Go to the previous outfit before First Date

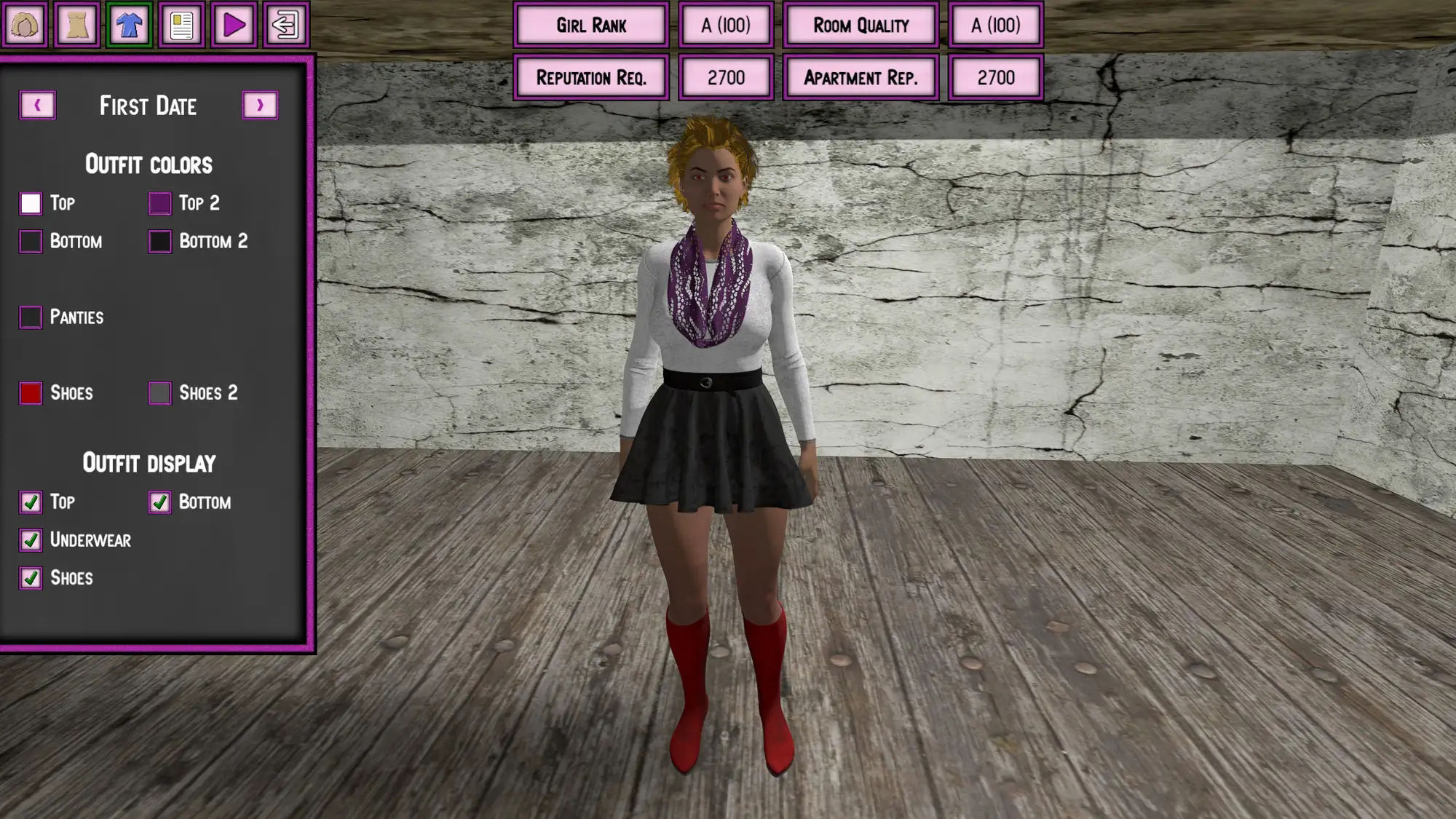pos(37,106)
